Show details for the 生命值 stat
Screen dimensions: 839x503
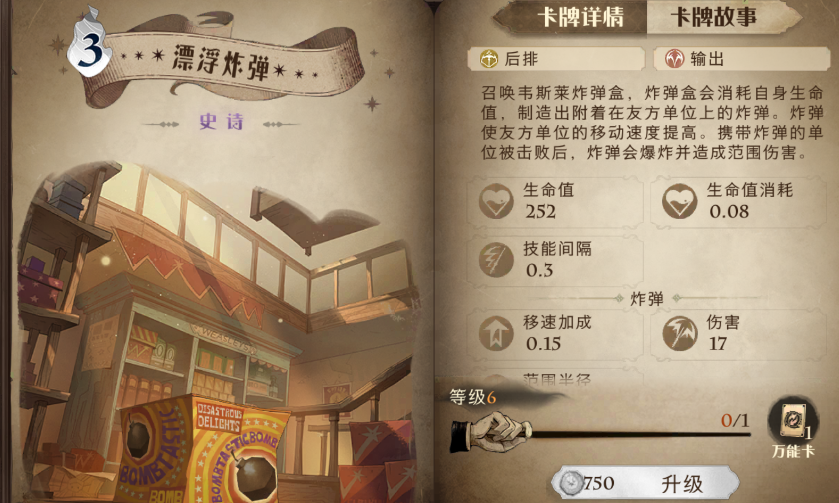point(557,200)
